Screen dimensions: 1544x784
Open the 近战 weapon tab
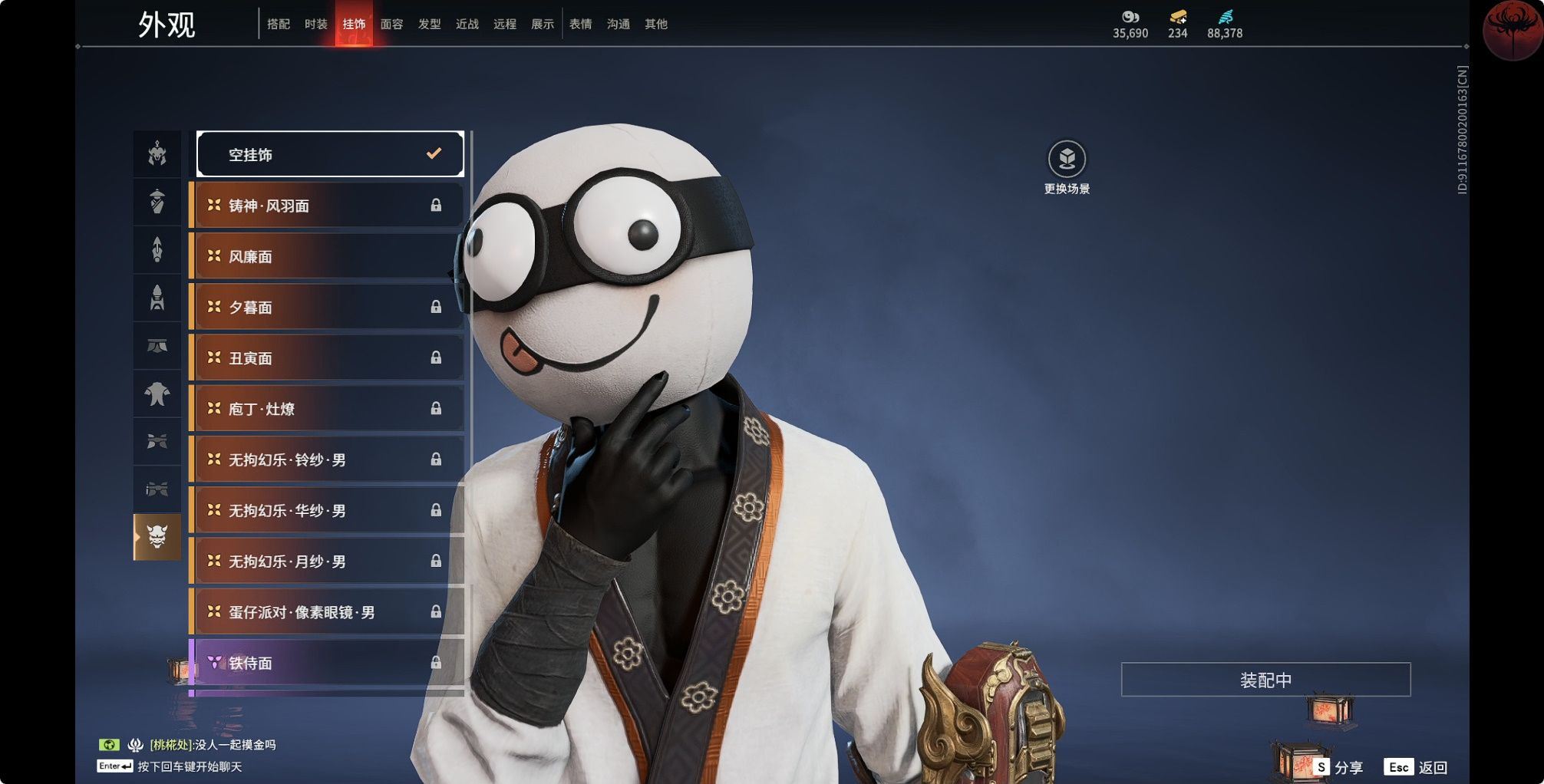[x=467, y=25]
